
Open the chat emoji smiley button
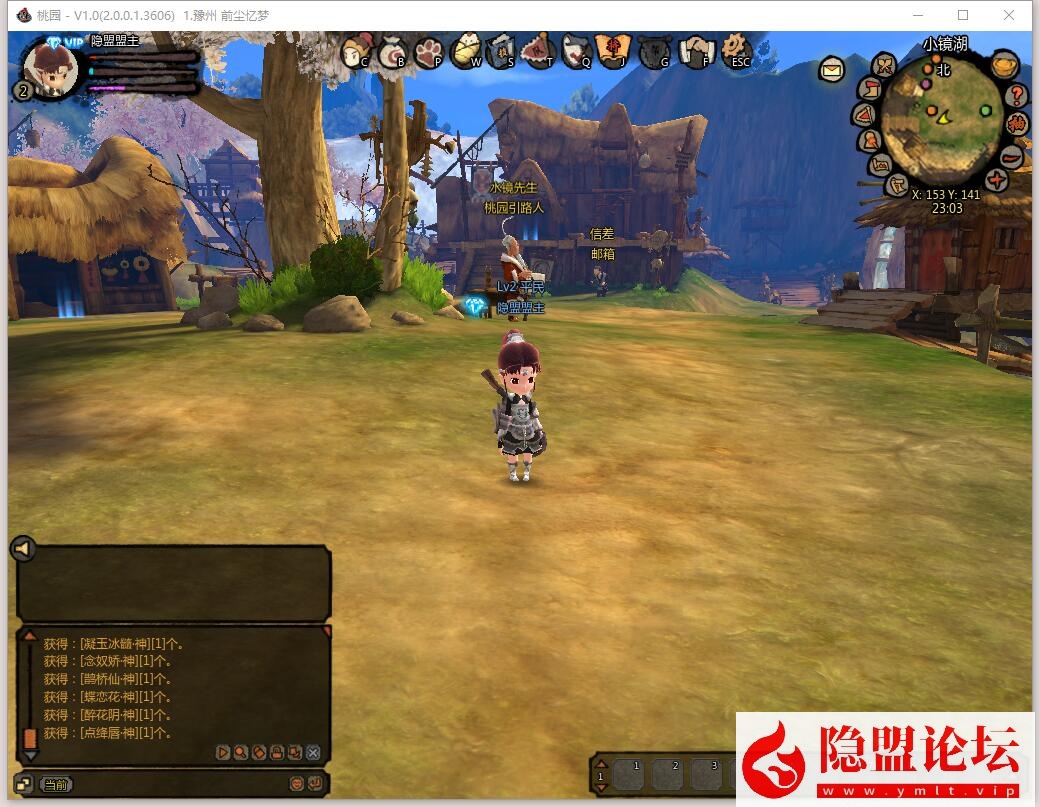[x=297, y=784]
